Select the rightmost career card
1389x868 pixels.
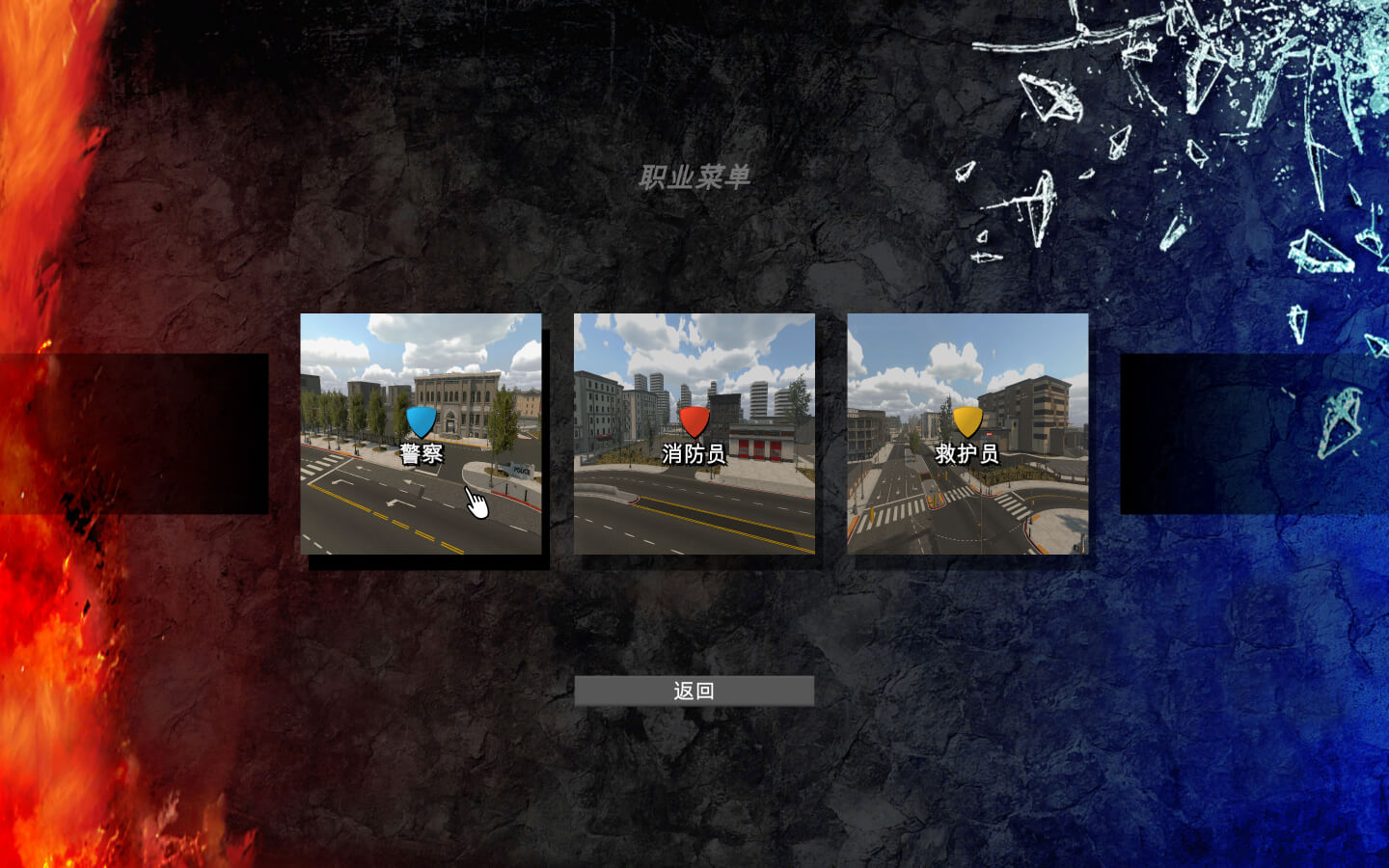click(x=967, y=434)
